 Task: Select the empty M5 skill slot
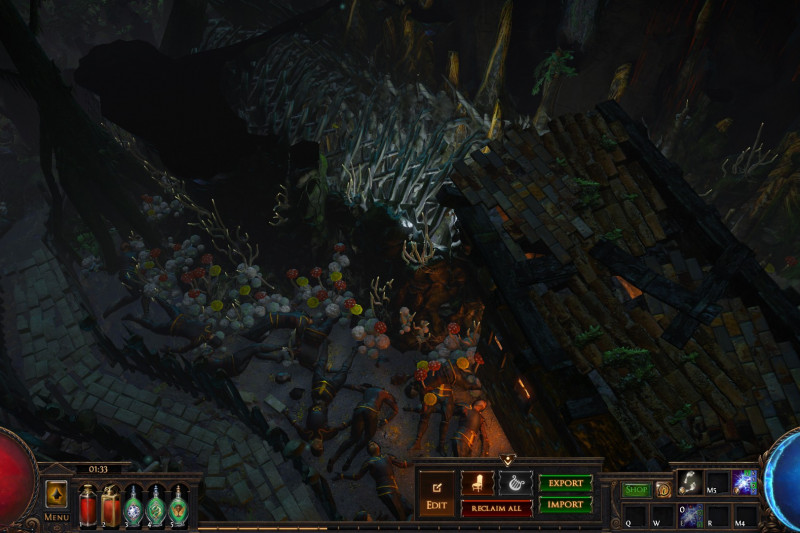tap(717, 483)
